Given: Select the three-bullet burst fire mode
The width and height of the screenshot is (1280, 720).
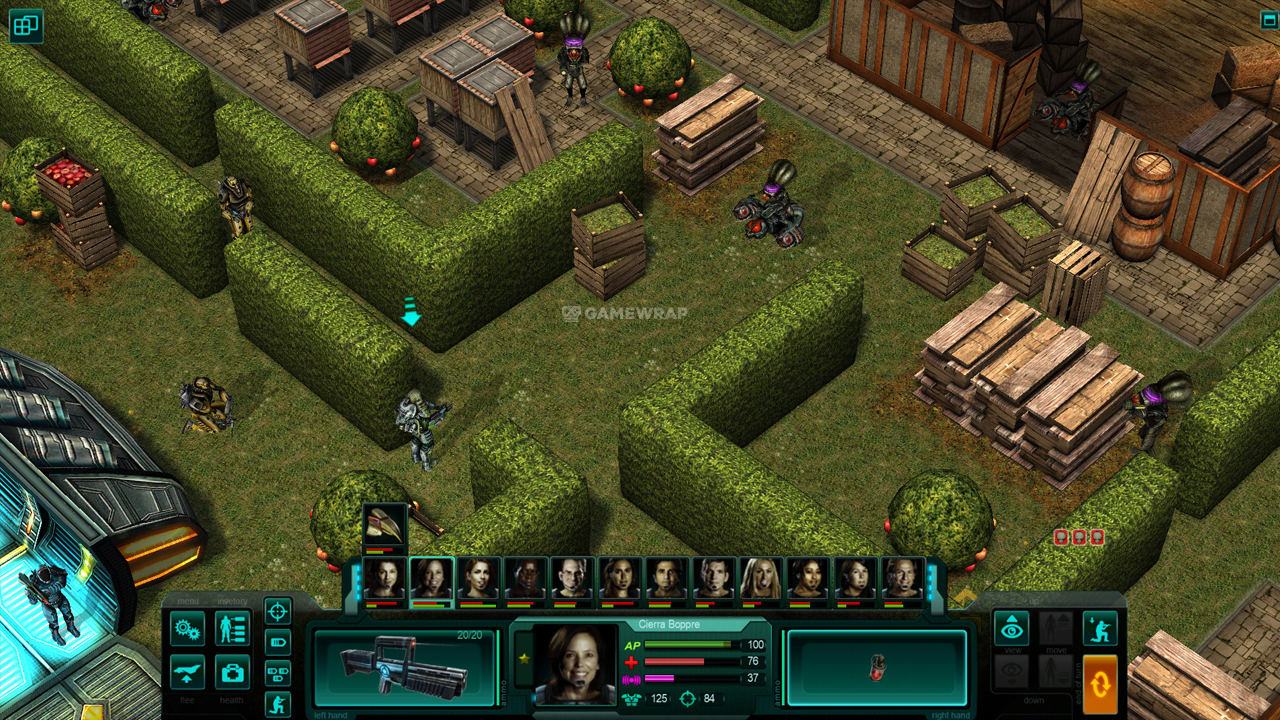Looking at the screenshot, I should (278, 673).
